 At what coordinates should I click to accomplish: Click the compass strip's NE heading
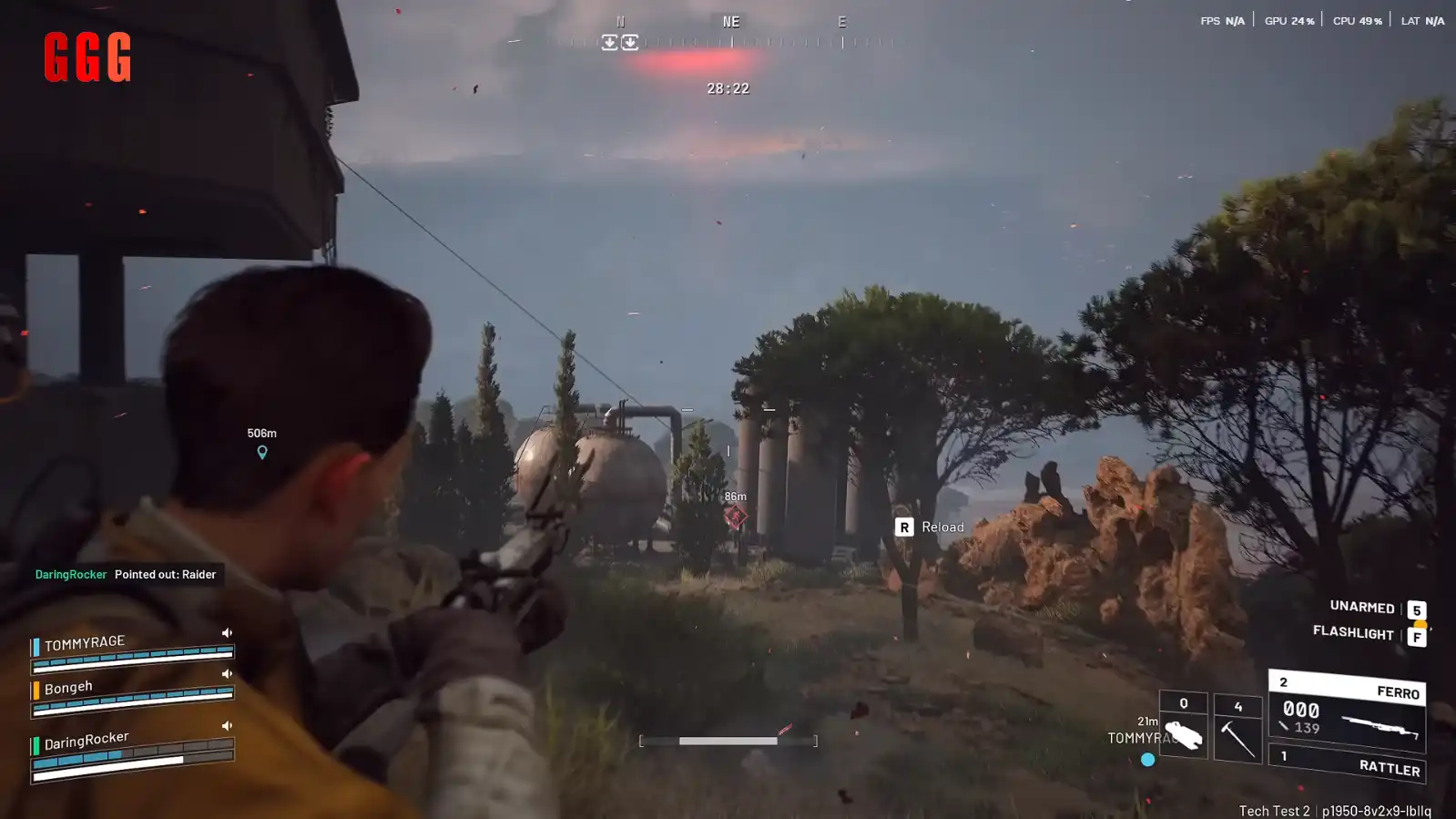click(x=730, y=22)
